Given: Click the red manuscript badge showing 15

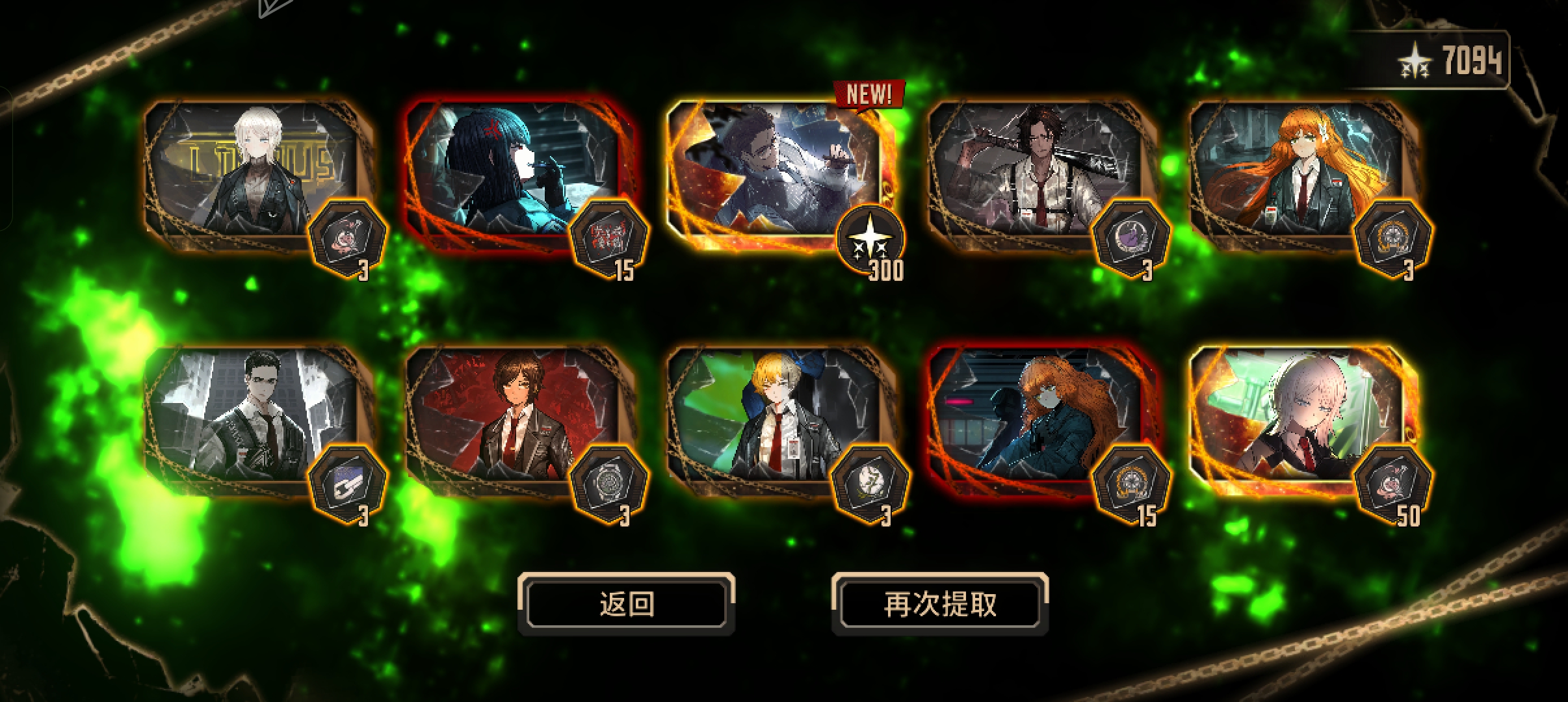Looking at the screenshot, I should 610,238.
